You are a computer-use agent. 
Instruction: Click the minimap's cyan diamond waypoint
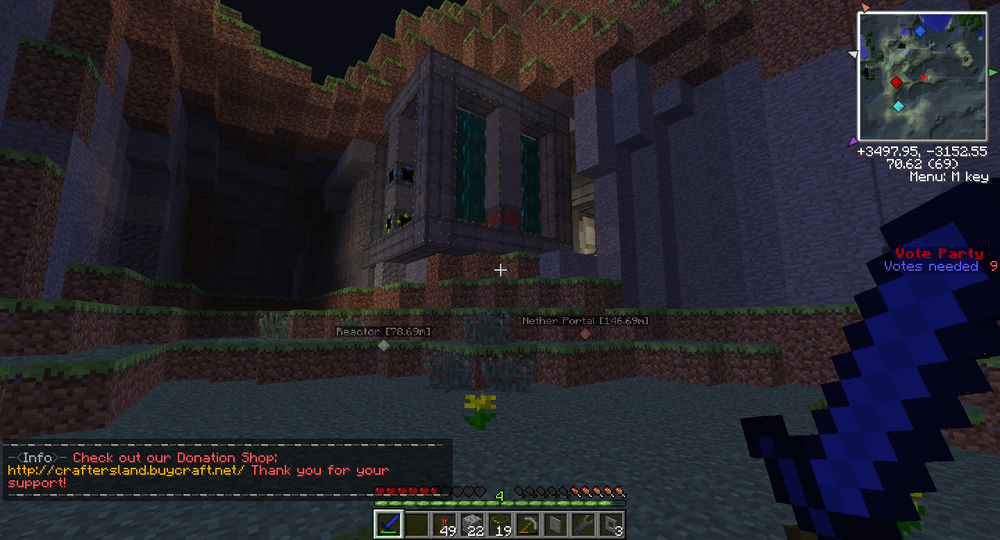click(898, 106)
